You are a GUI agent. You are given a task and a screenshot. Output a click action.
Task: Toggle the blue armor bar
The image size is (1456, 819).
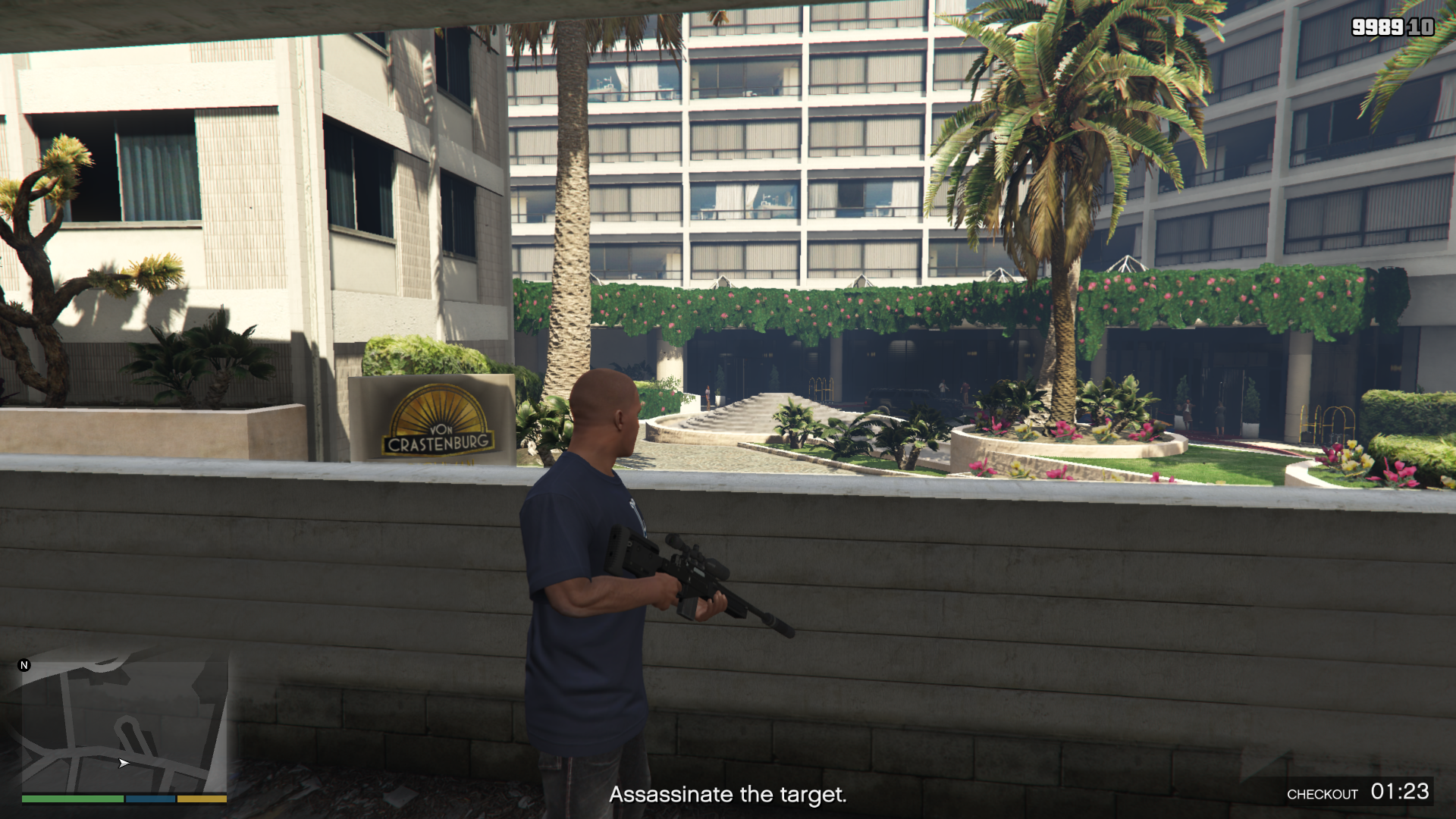click(x=150, y=799)
